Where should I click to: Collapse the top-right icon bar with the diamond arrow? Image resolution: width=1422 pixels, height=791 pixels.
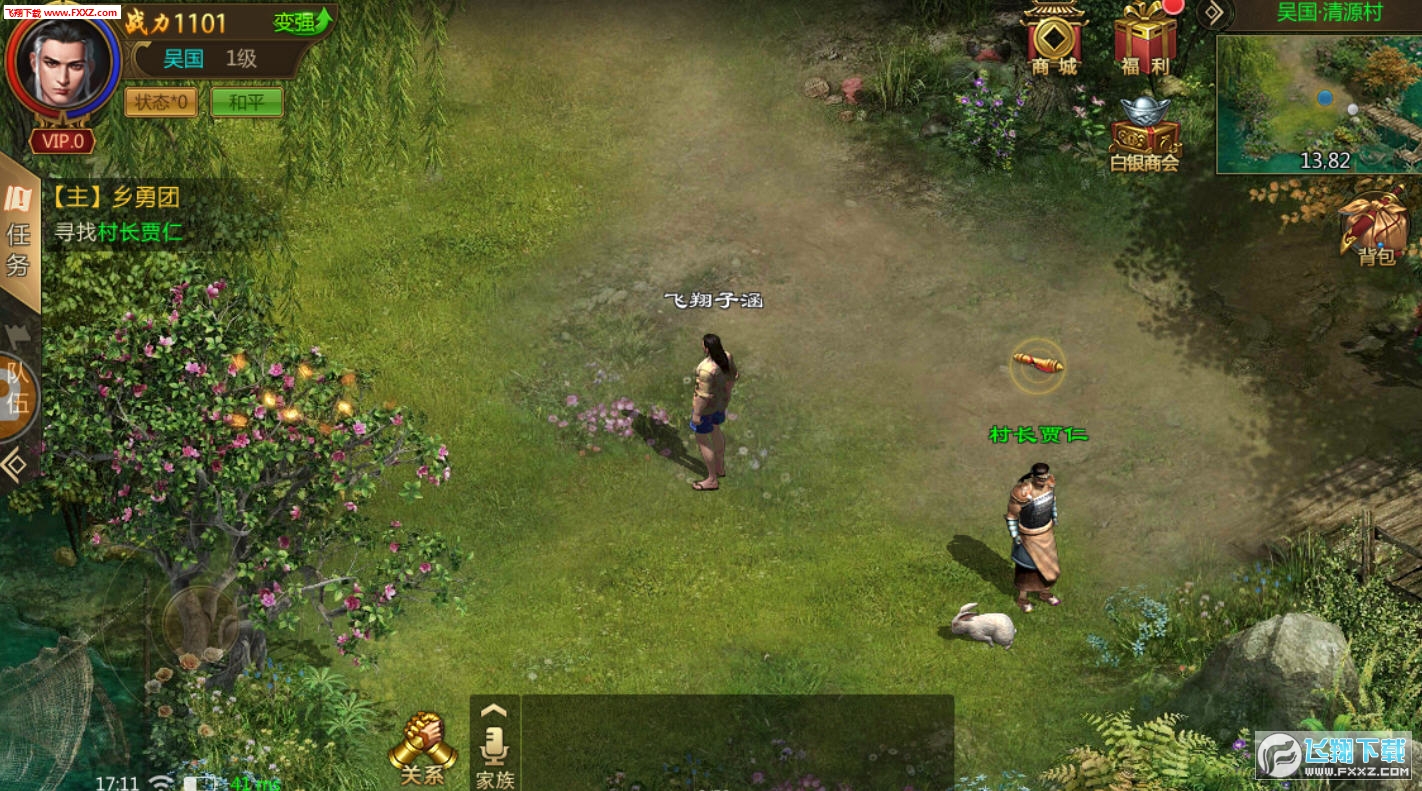(x=1213, y=13)
